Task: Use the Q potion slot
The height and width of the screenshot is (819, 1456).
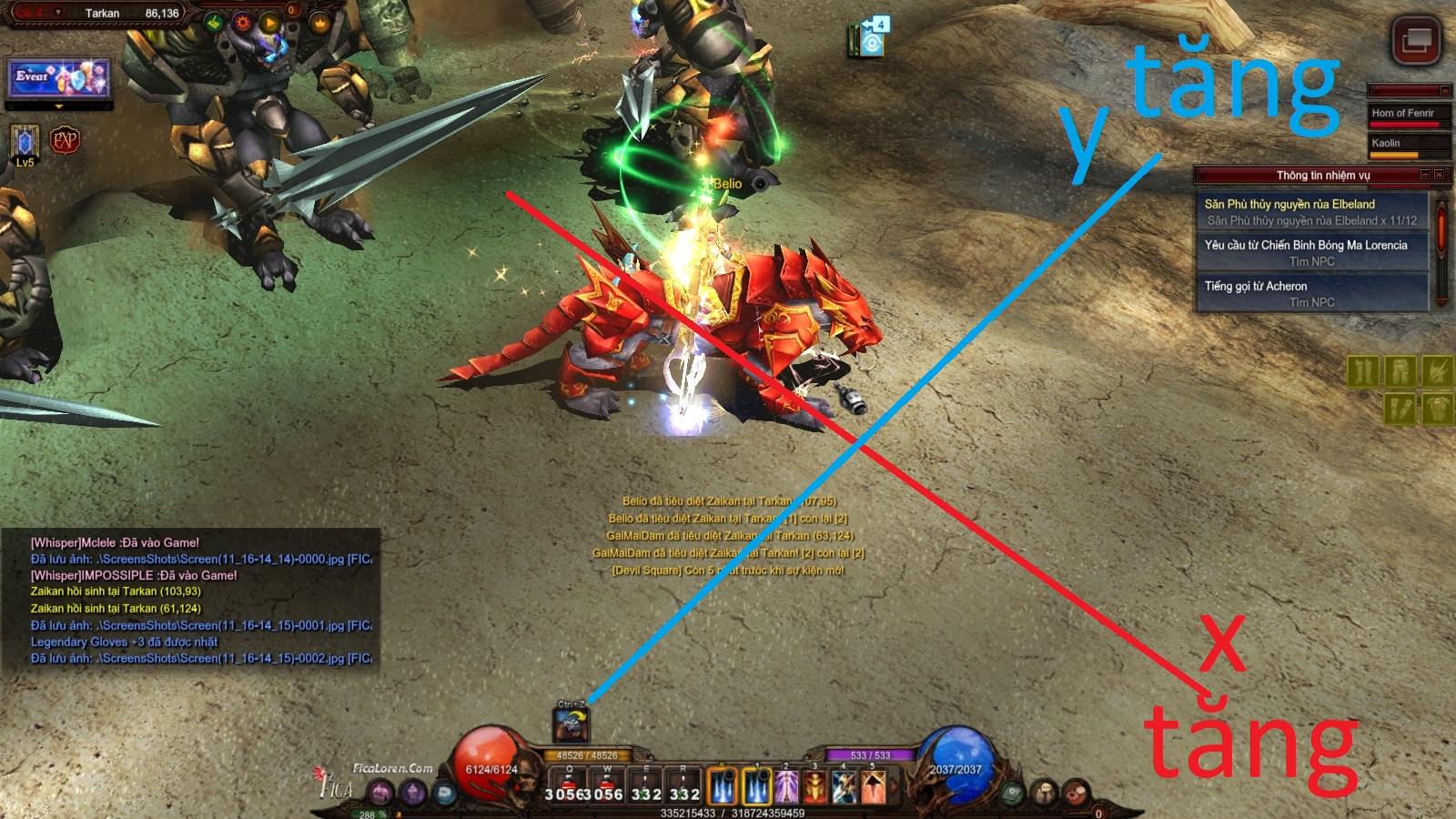Action: (570, 786)
